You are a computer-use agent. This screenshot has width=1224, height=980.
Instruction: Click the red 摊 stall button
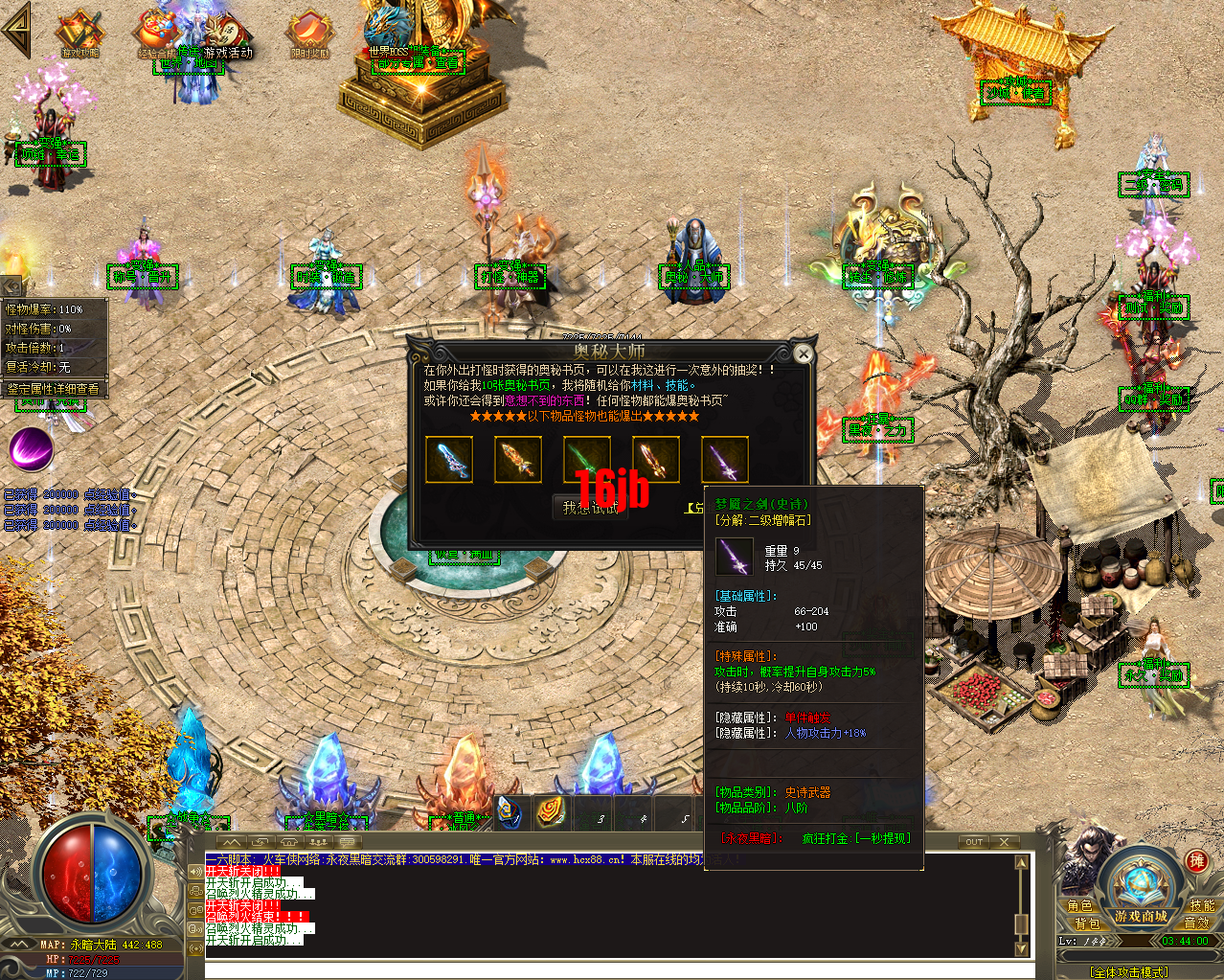pyautogui.click(x=1196, y=861)
